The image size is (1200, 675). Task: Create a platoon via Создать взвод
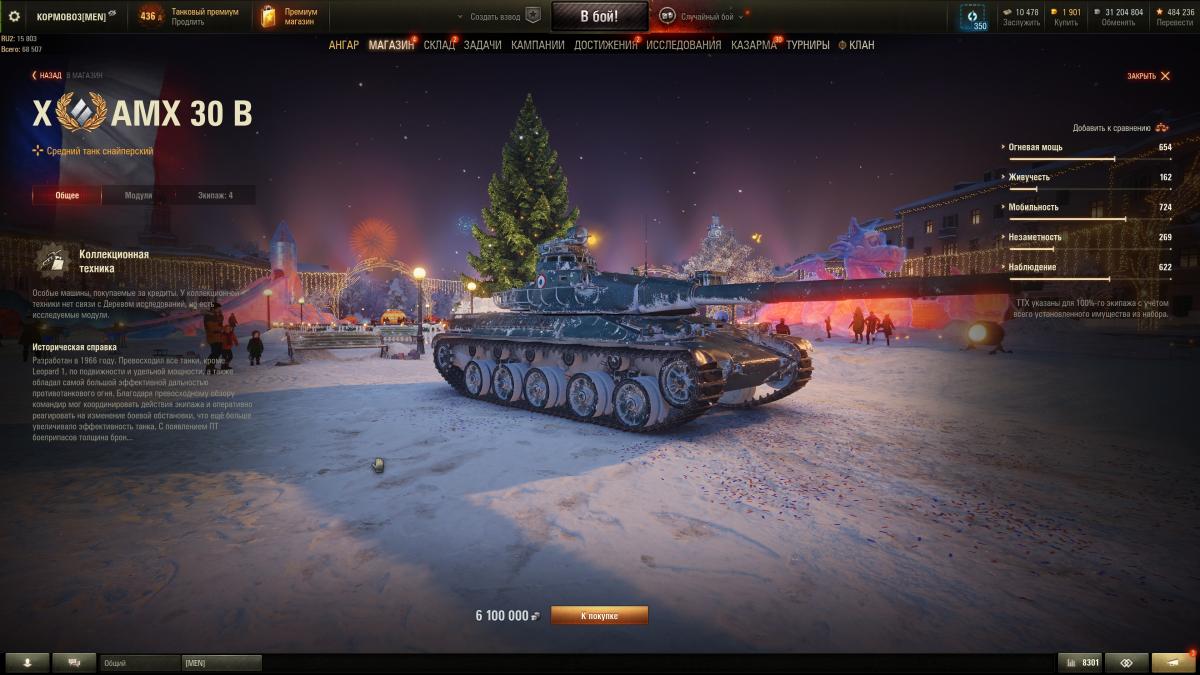497,17
